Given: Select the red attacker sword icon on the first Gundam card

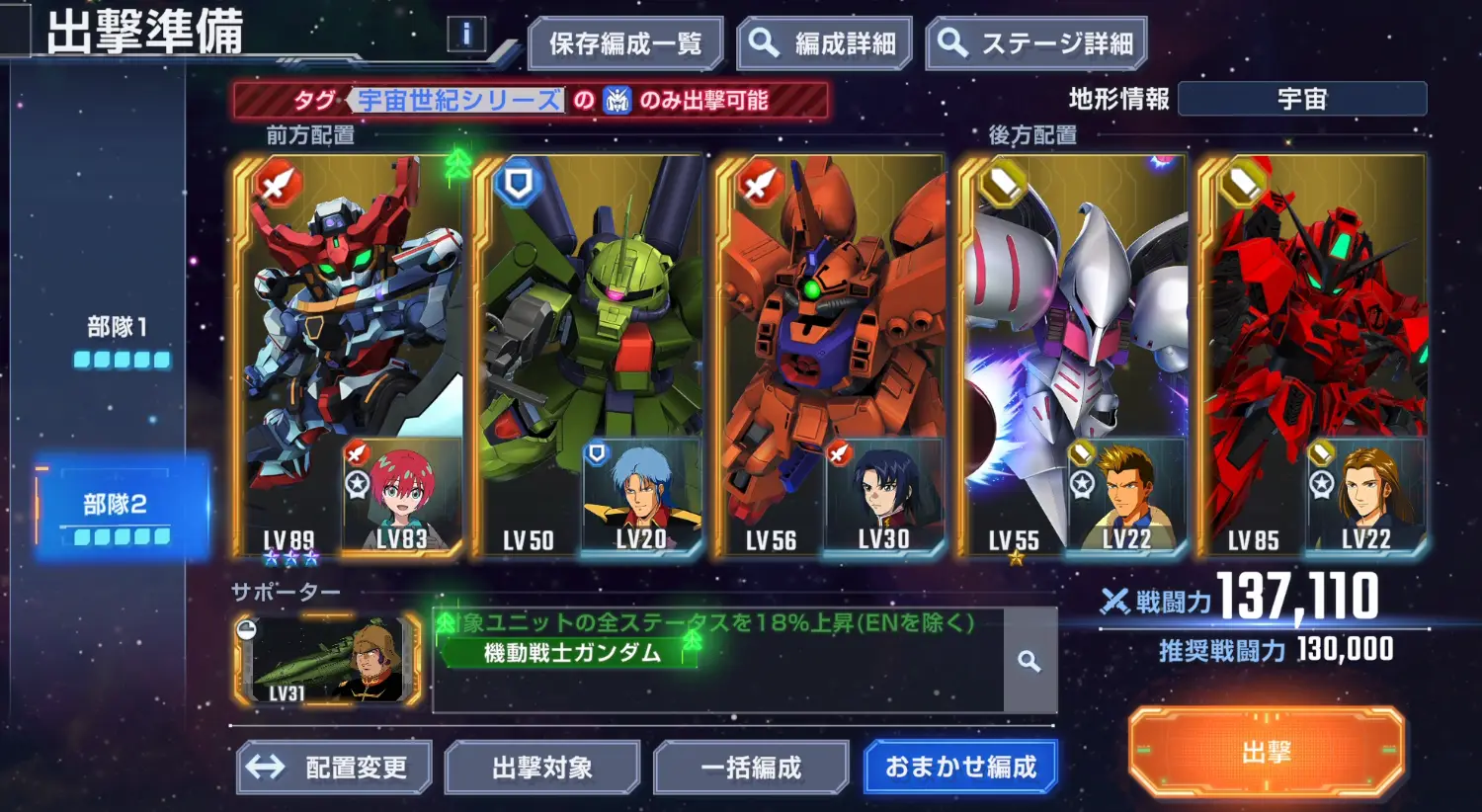Looking at the screenshot, I should coord(277,185).
